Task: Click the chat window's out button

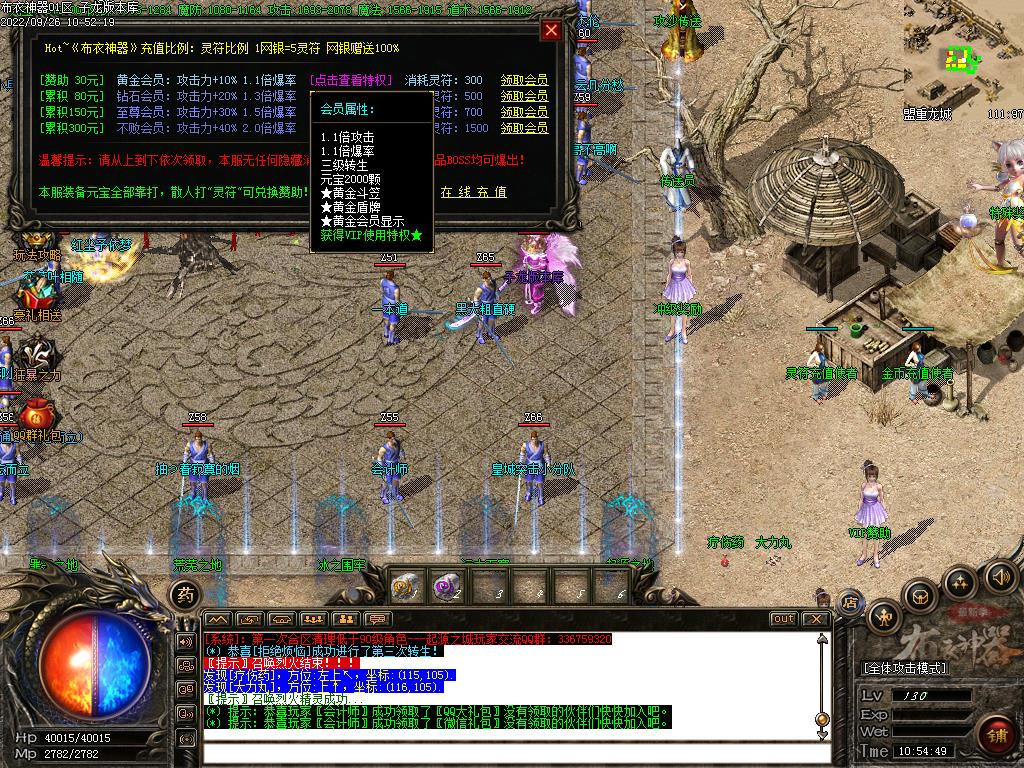Action: 784,619
